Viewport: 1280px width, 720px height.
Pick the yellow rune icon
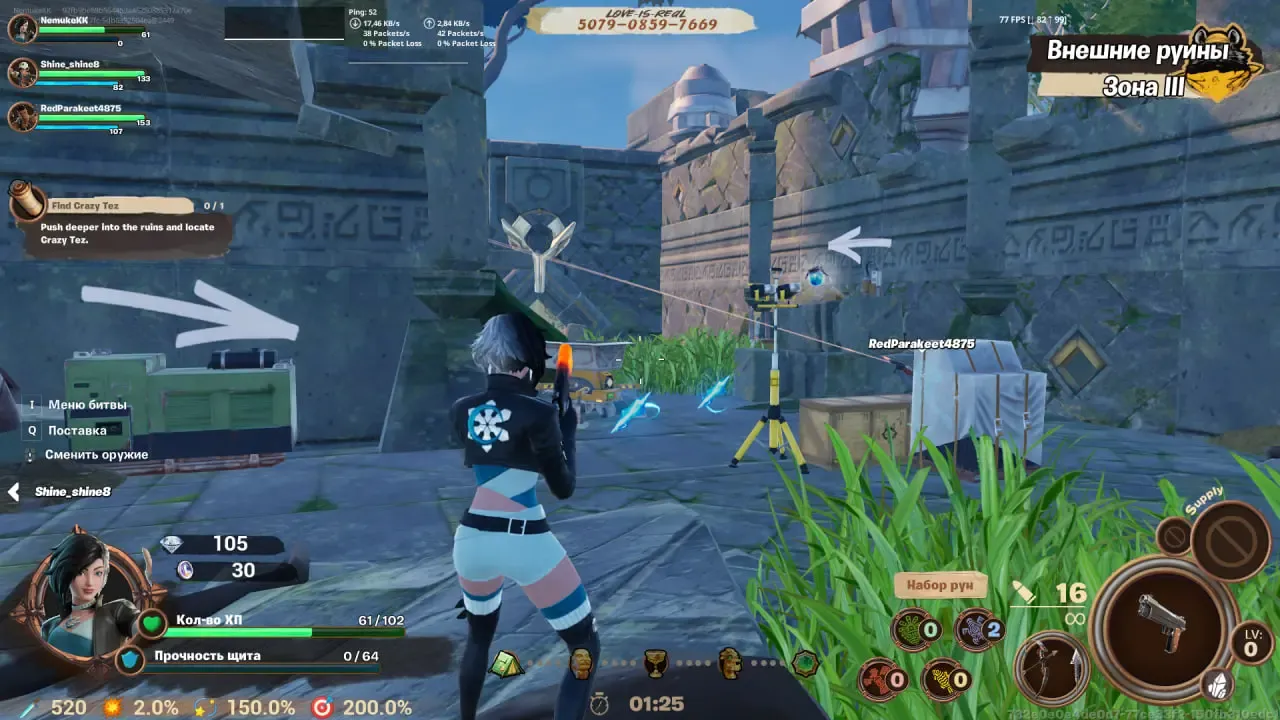[x=943, y=680]
